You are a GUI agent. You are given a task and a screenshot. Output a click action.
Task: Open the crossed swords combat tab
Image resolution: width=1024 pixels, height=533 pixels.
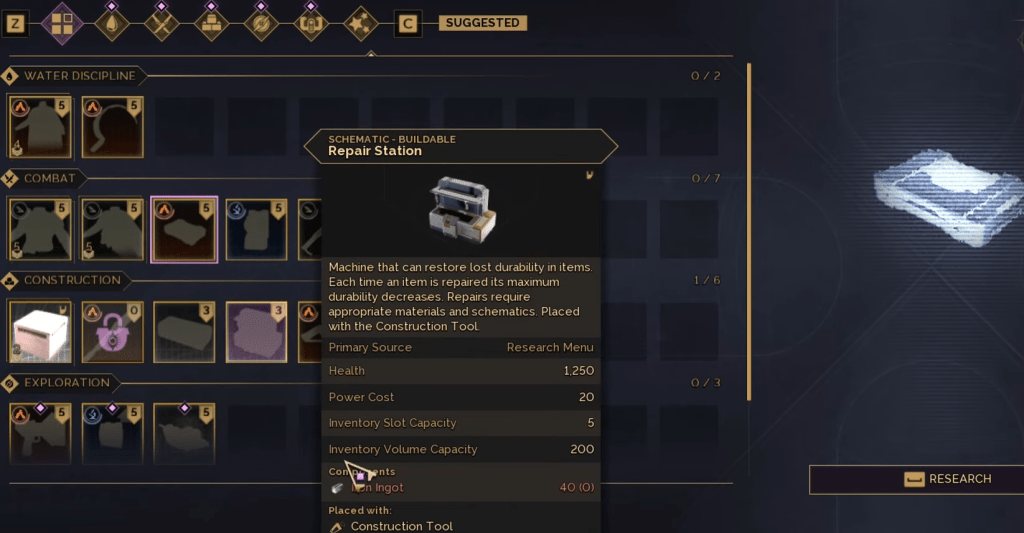[x=161, y=23]
